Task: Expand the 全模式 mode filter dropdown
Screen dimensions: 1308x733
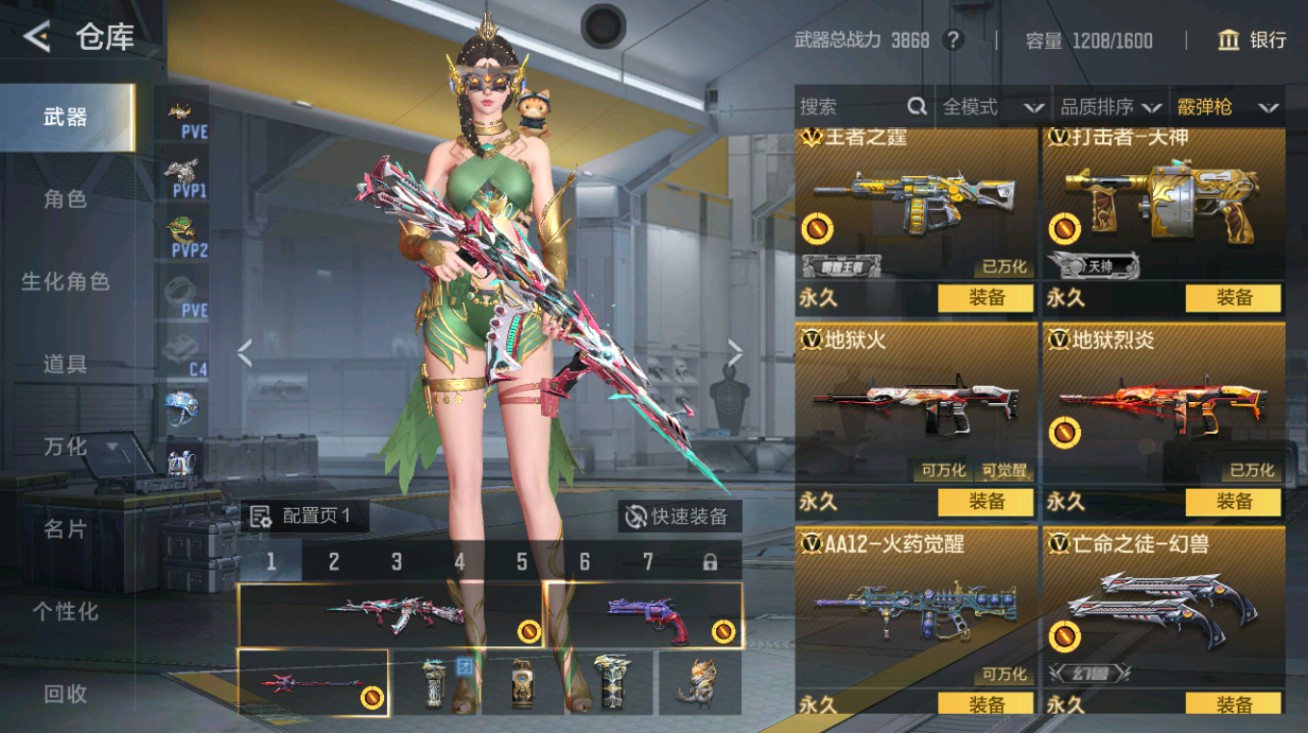Action: [993, 107]
